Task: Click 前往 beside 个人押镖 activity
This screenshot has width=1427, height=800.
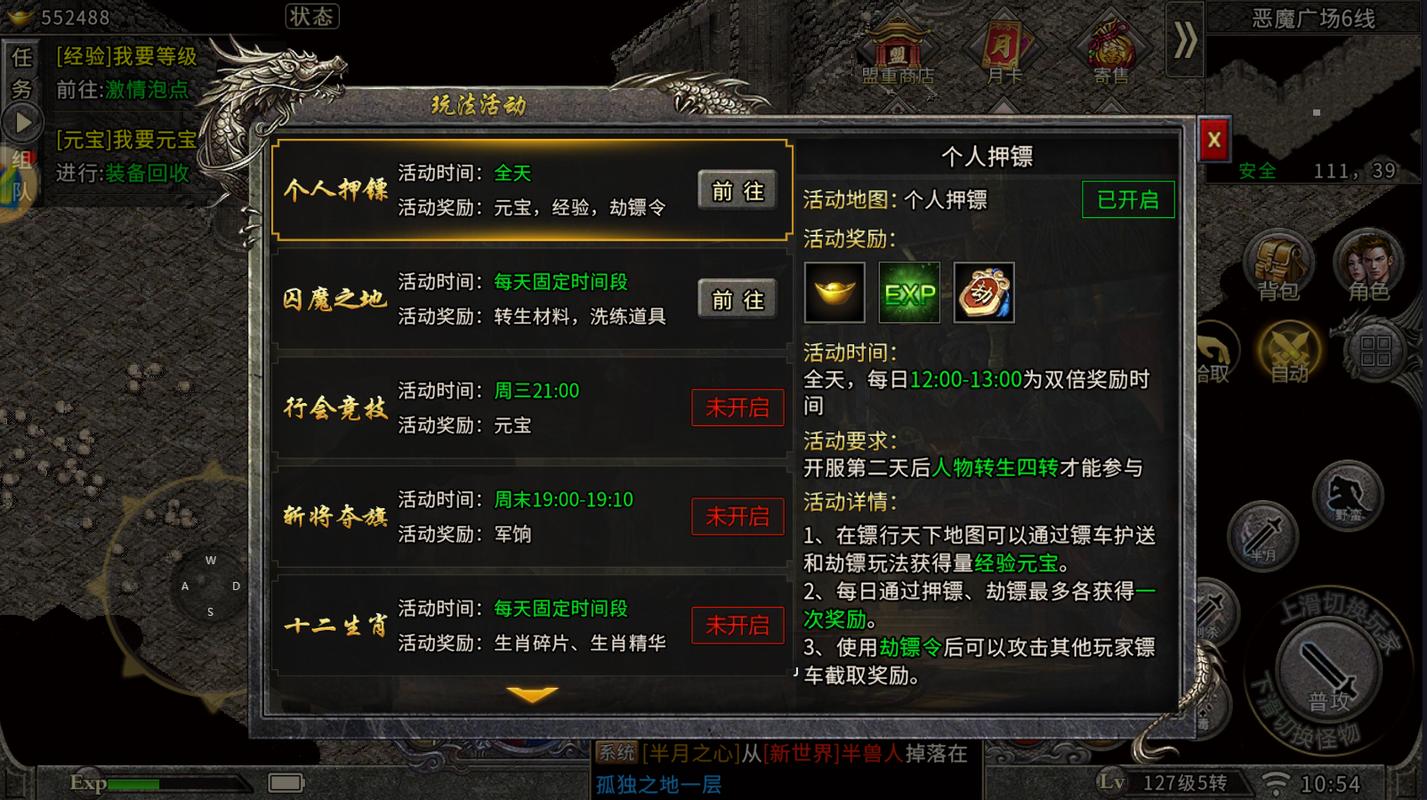Action: click(737, 190)
